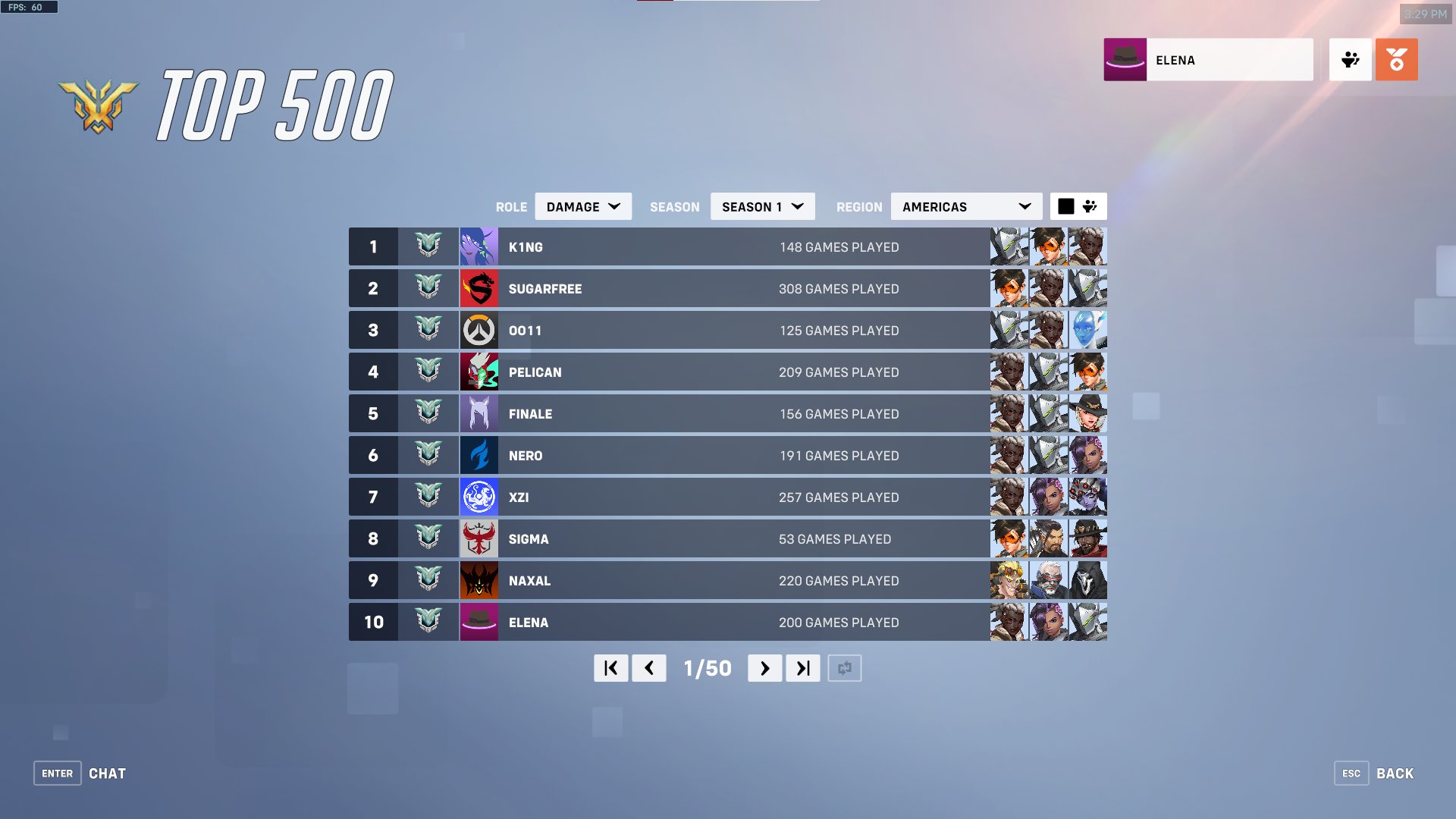This screenshot has width=1456, height=819.
Task: Click OO11's Overwatch logo avatar
Action: pos(479,330)
